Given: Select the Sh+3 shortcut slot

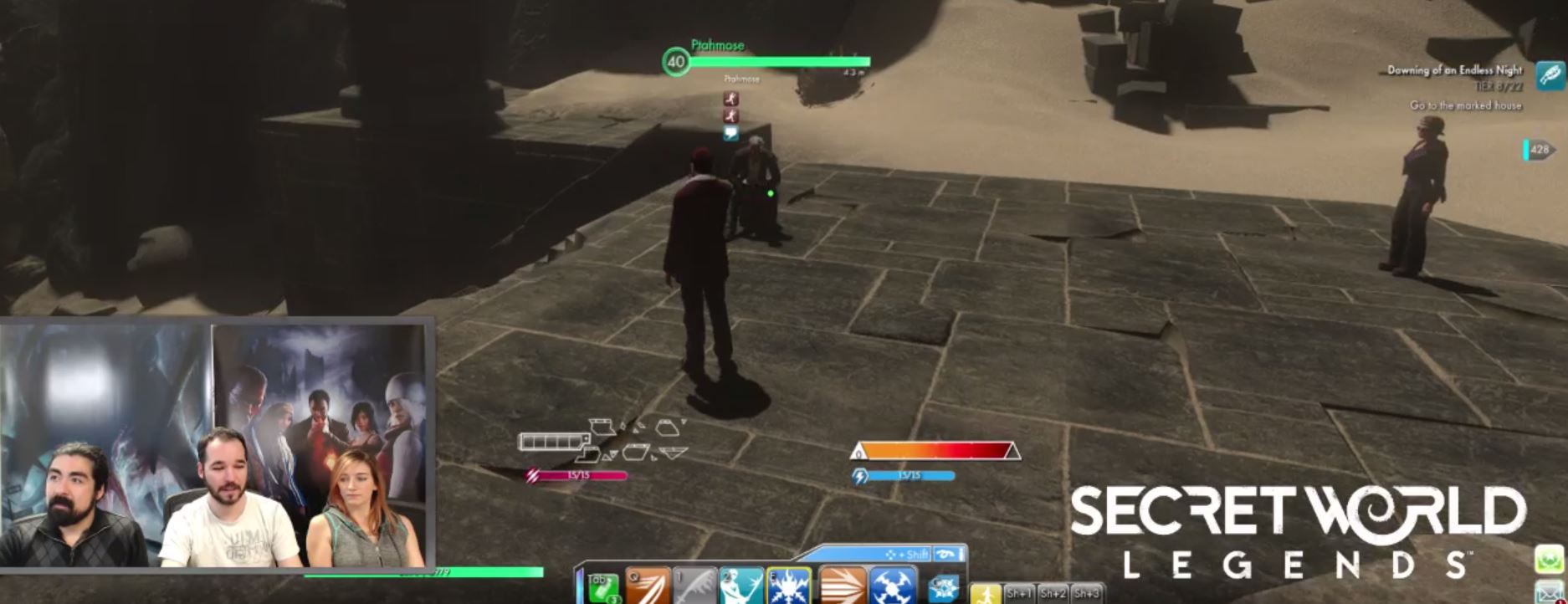Looking at the screenshot, I should [1086, 594].
